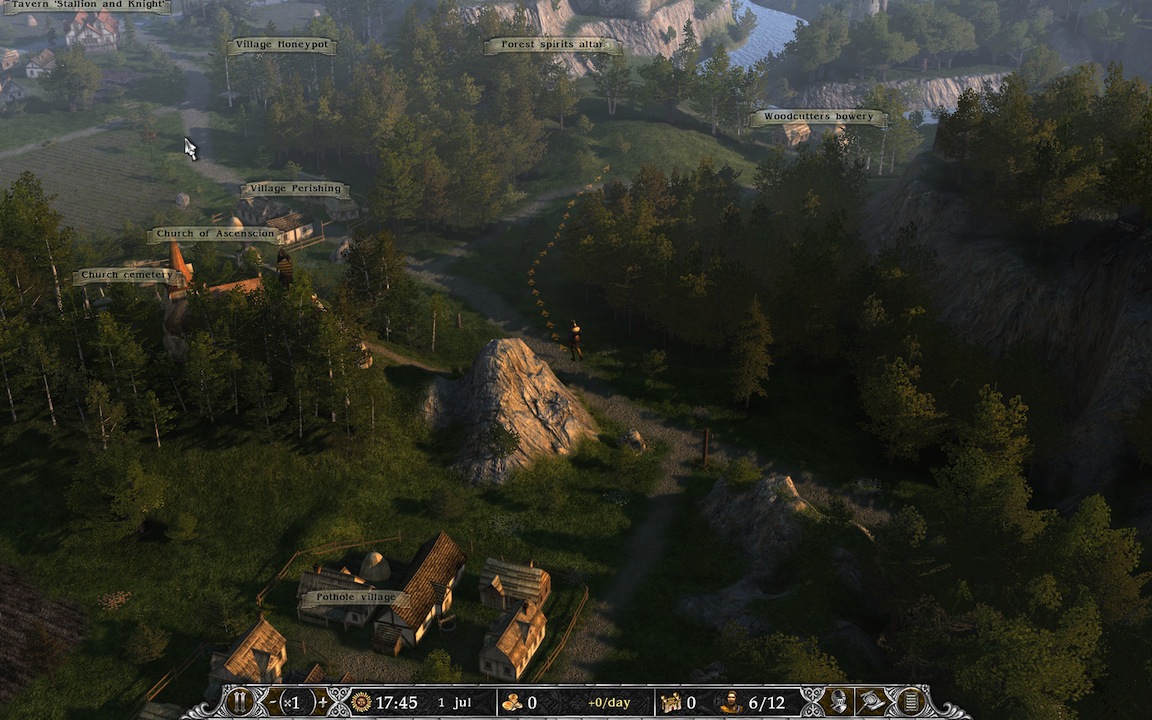Select the Church cemetery label
Image resolution: width=1152 pixels, height=720 pixels.
click(x=127, y=275)
